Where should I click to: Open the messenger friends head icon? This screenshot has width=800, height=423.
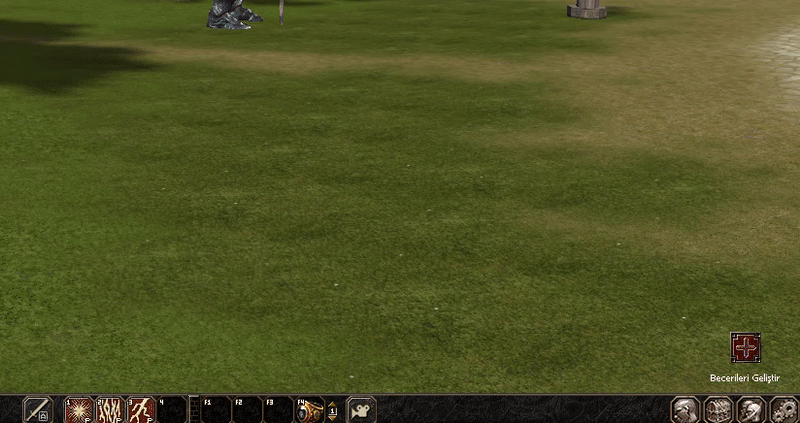750,410
